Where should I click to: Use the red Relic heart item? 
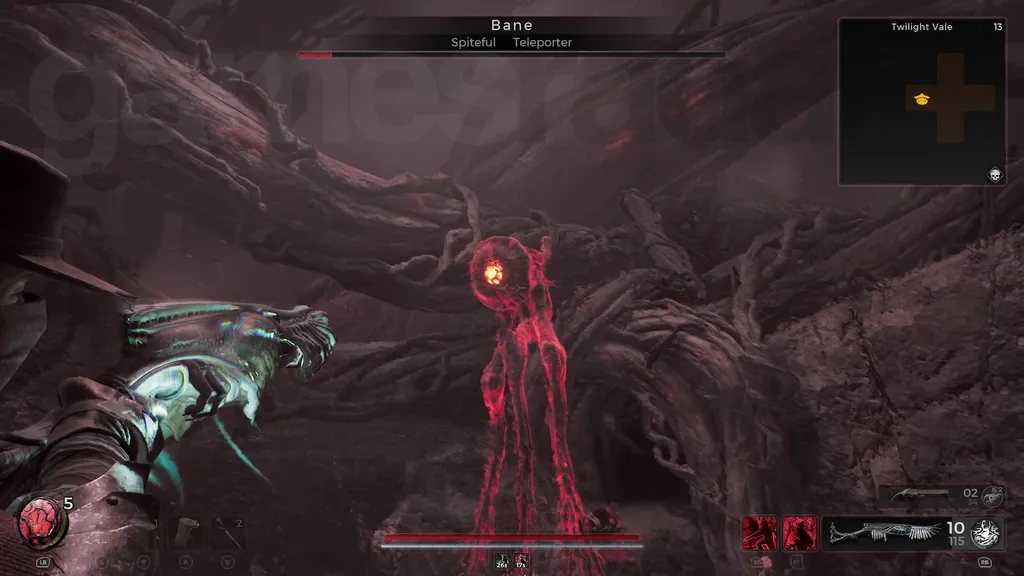coord(41,522)
